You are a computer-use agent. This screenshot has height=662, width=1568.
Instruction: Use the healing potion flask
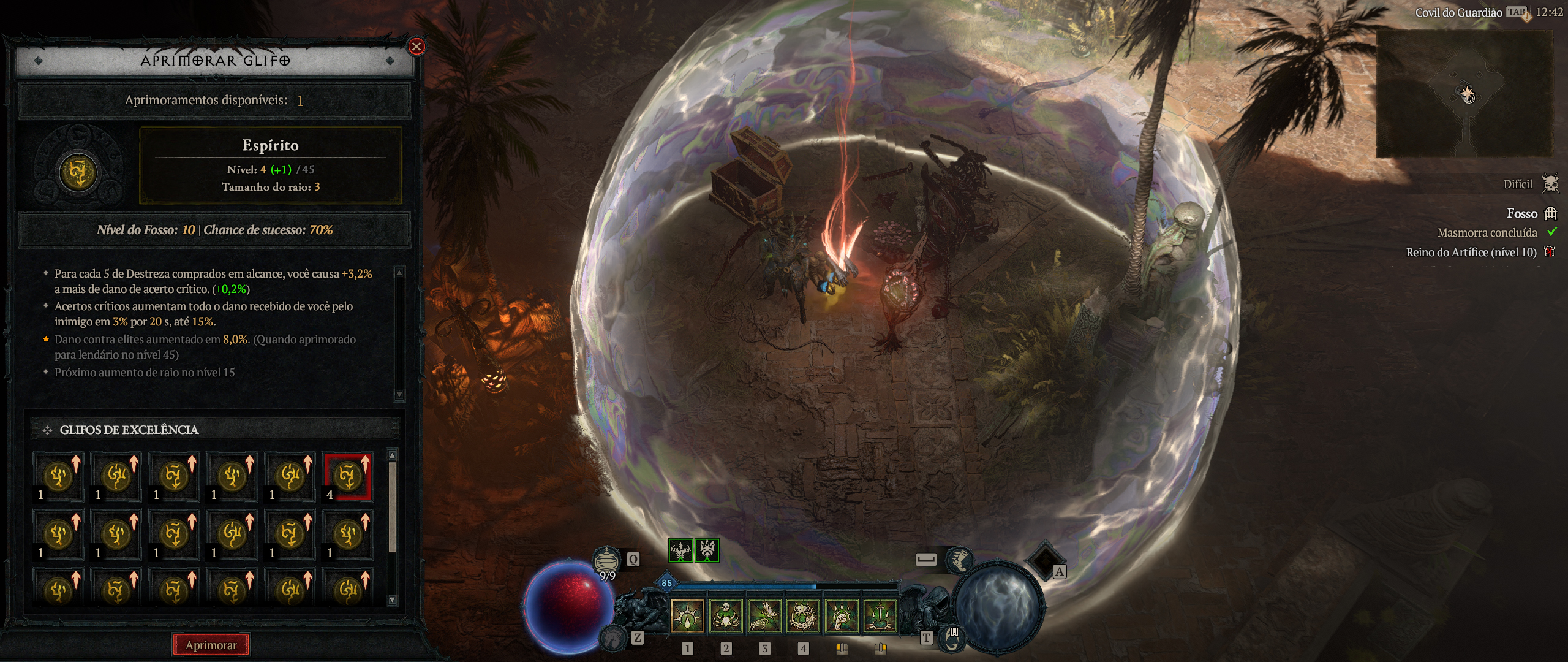(606, 559)
